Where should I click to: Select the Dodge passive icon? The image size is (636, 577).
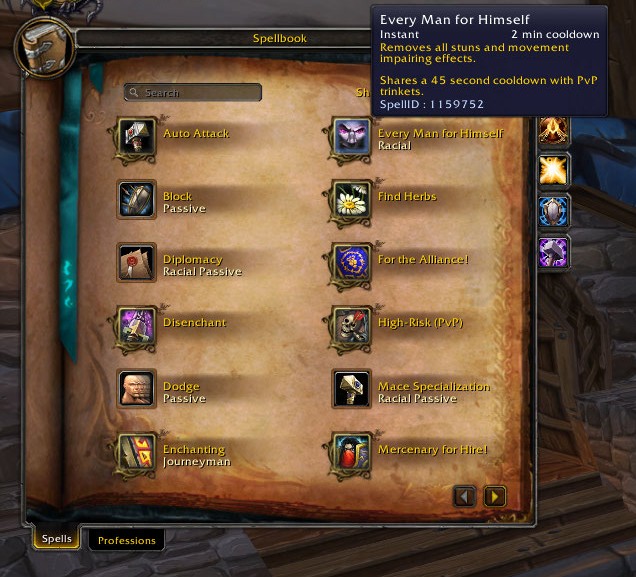pos(136,389)
